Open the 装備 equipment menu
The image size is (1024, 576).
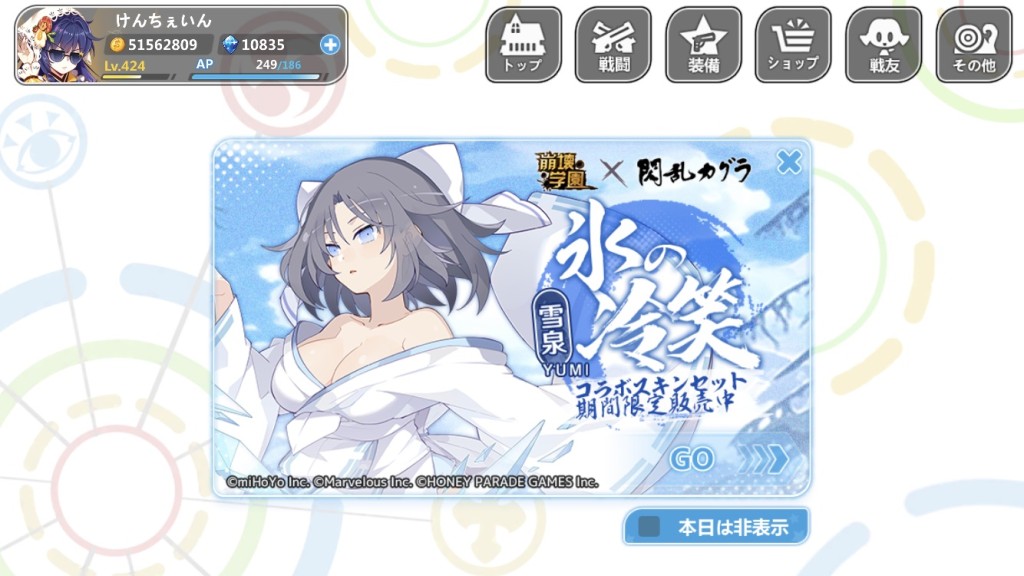pyautogui.click(x=703, y=45)
